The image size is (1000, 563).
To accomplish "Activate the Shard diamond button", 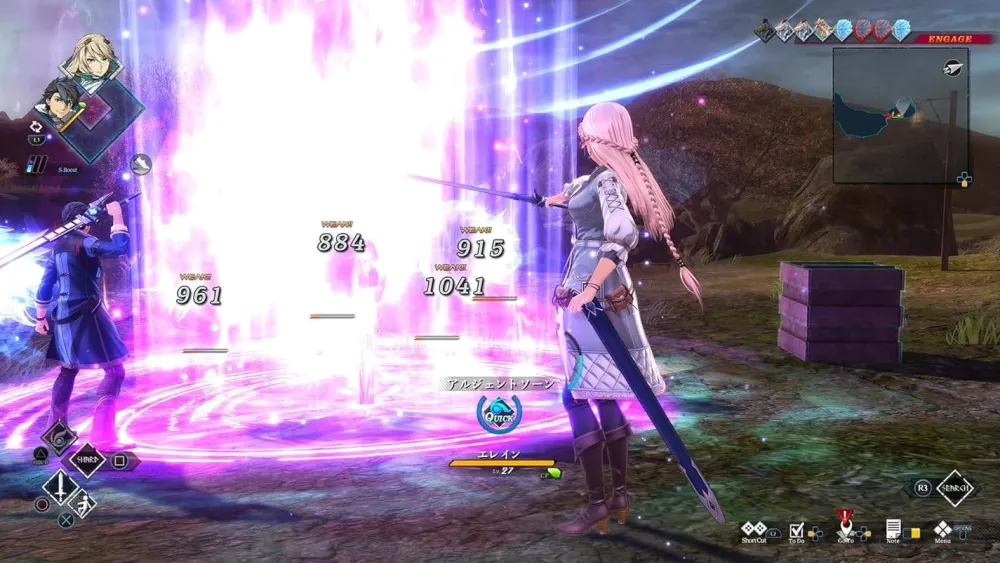I will 87,461.
